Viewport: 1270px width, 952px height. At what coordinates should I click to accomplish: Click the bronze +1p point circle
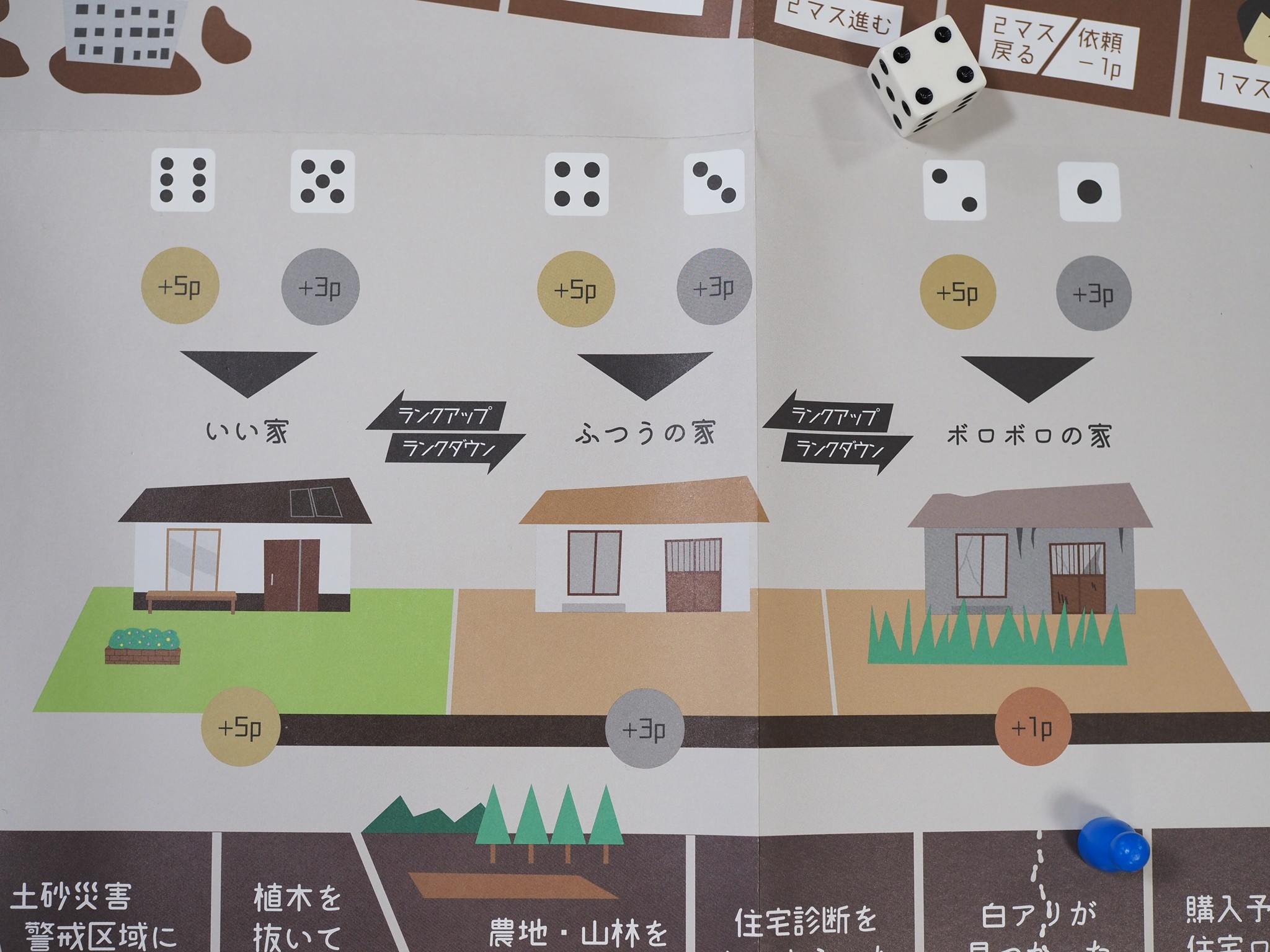click(1032, 728)
